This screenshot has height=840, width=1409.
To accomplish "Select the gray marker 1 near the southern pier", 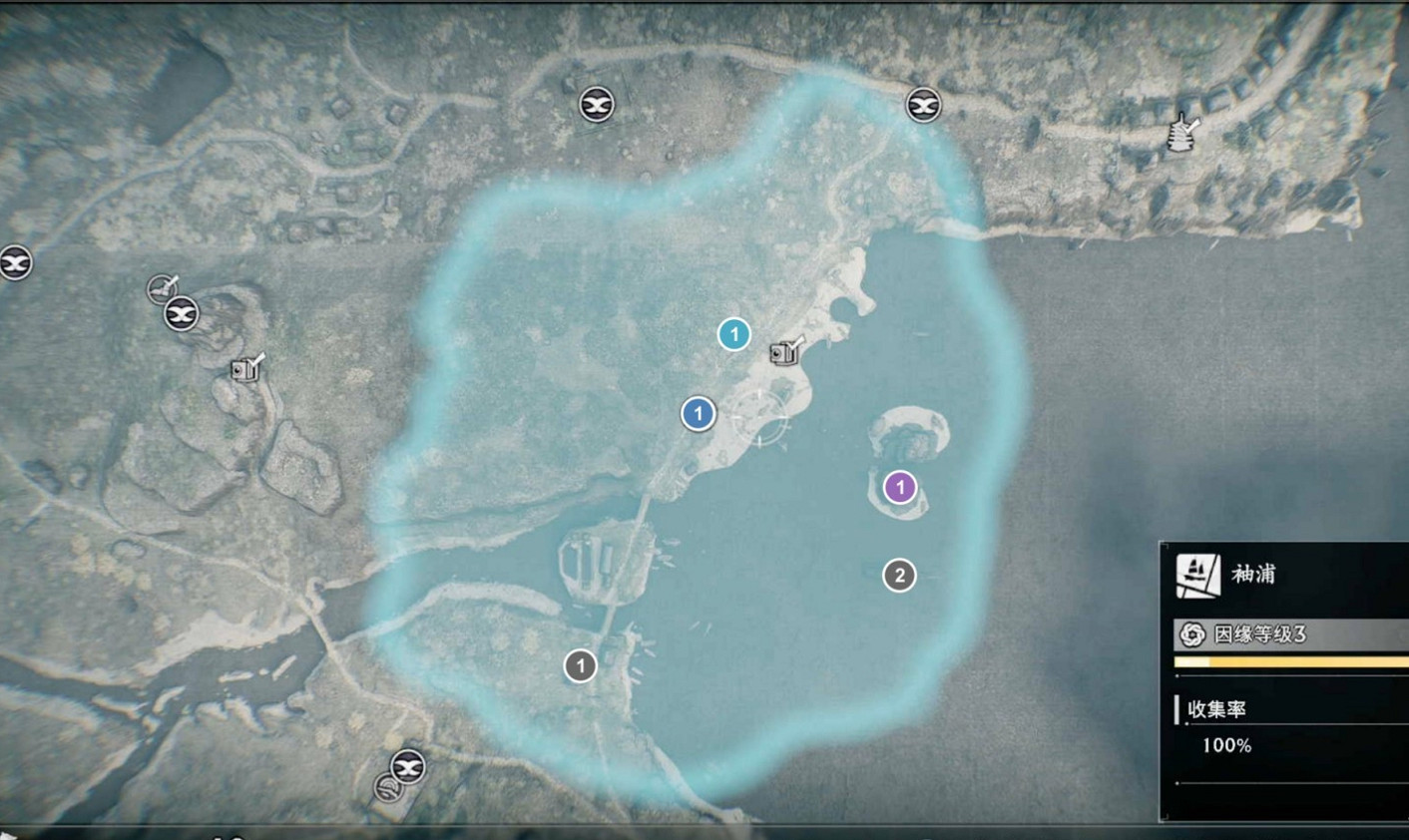I will pyautogui.click(x=579, y=666).
